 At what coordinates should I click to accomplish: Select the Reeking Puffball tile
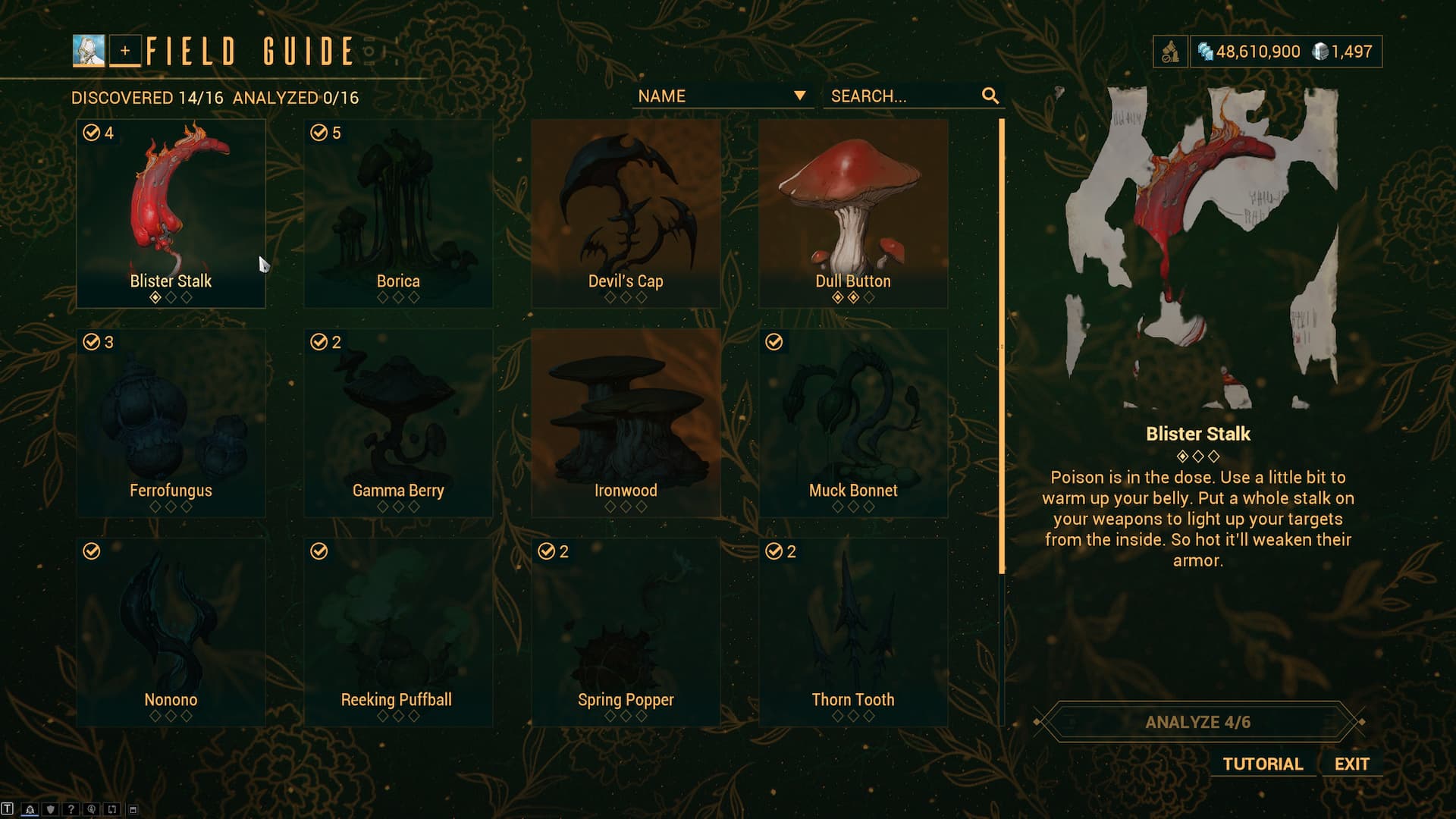point(398,632)
